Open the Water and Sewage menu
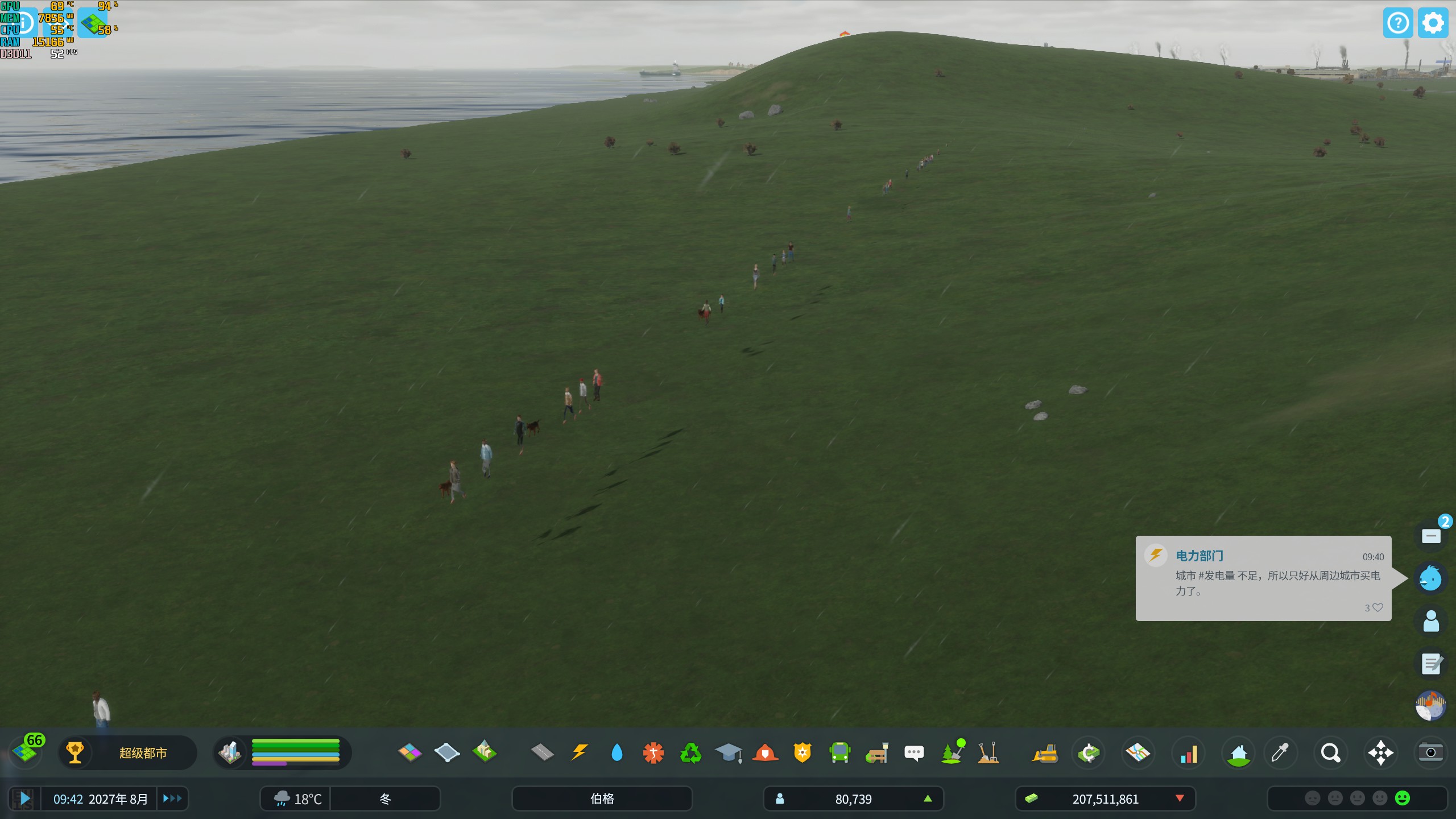 pyautogui.click(x=618, y=752)
